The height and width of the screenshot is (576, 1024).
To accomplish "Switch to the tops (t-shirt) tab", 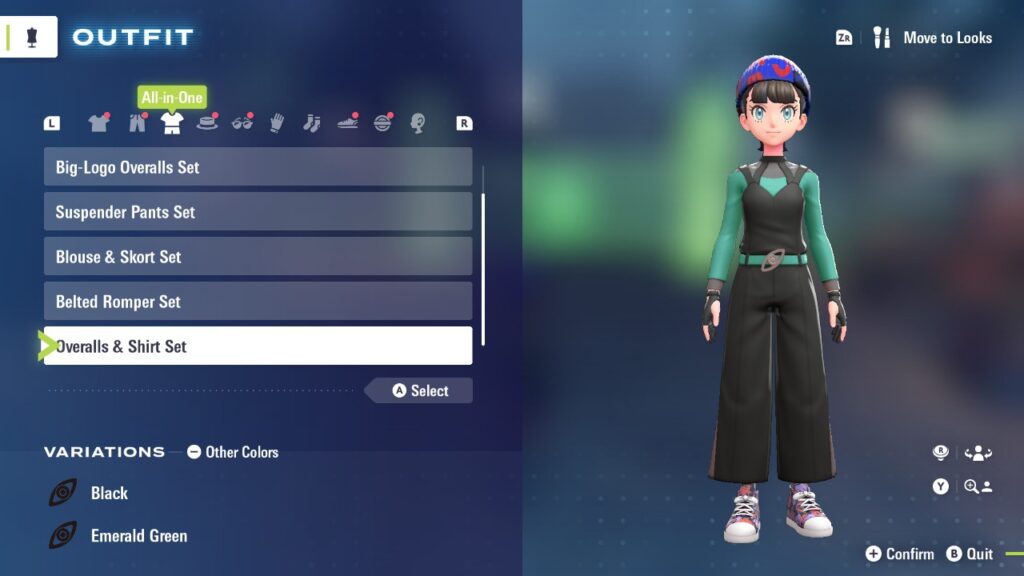I will point(98,123).
